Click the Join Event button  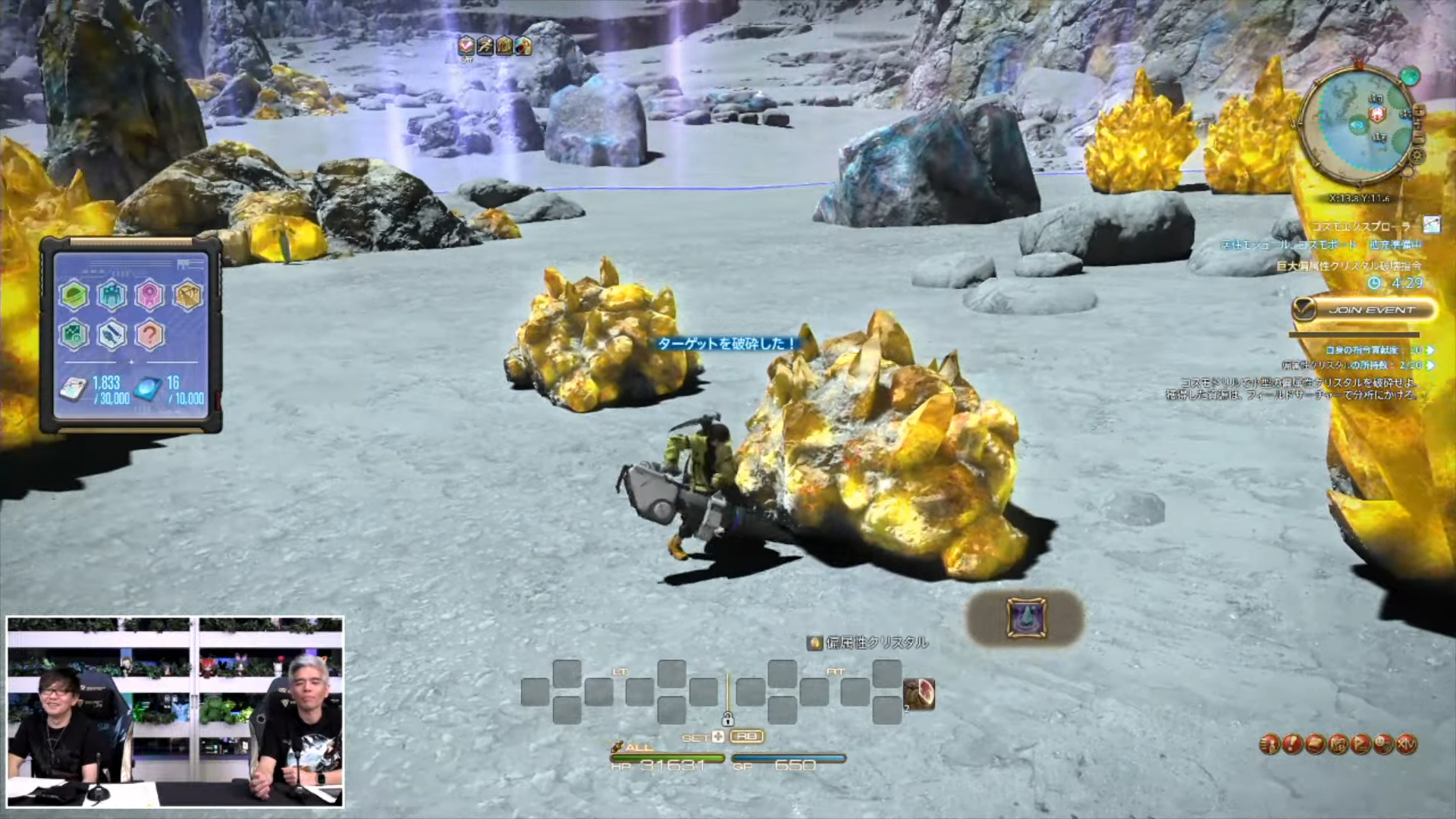(1364, 309)
